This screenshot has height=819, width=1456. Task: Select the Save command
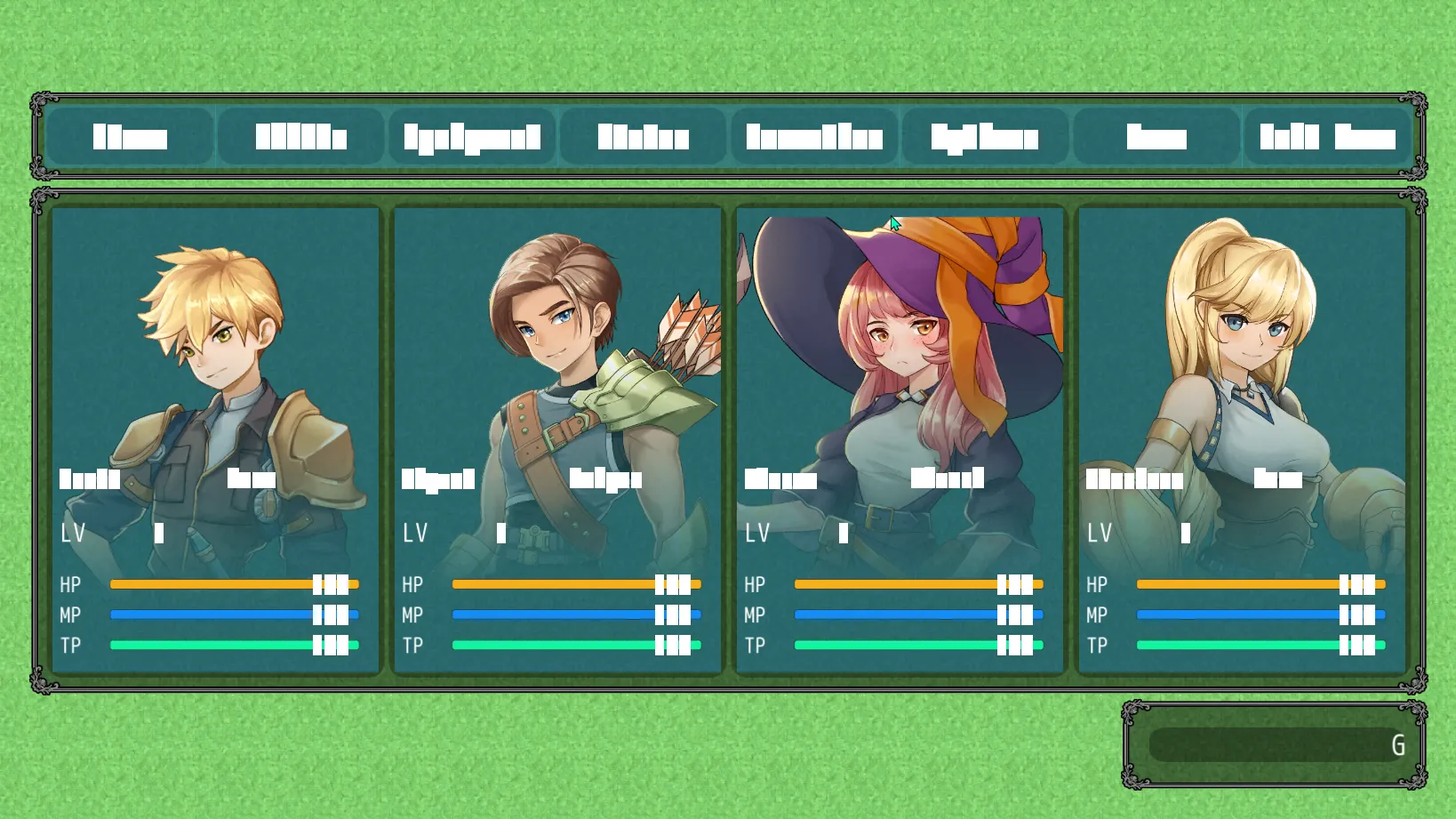coord(1156,137)
